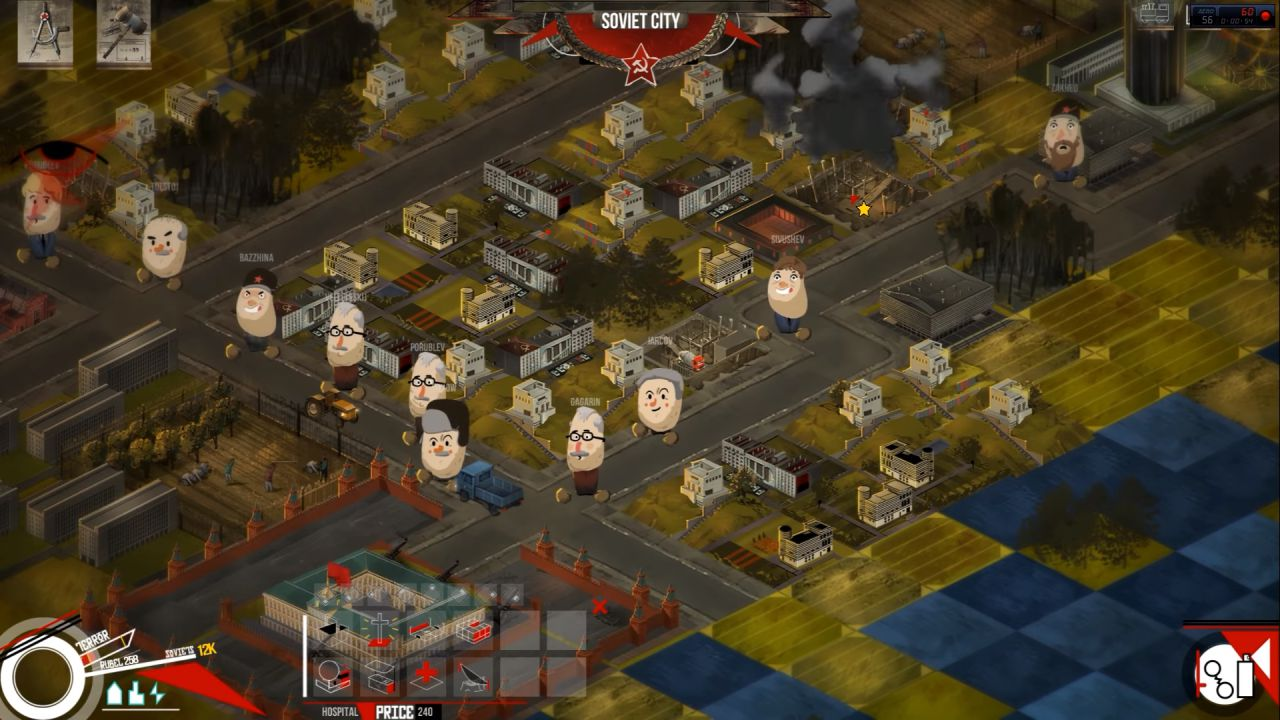Image resolution: width=1280 pixels, height=720 pixels.
Task: Pick the open box warehouse build slot
Action: tap(380, 676)
